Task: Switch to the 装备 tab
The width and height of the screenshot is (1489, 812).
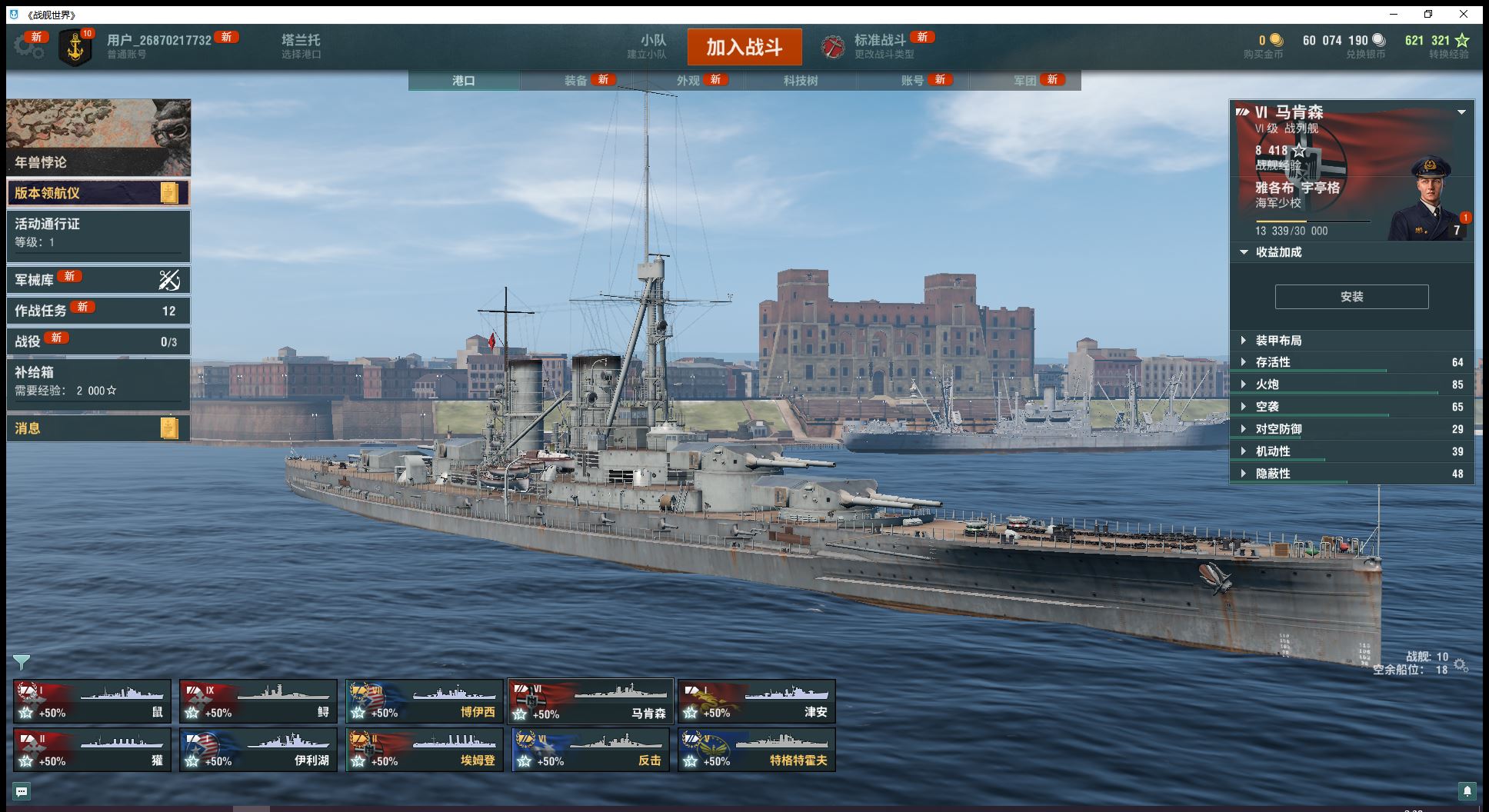Action: 576,81
